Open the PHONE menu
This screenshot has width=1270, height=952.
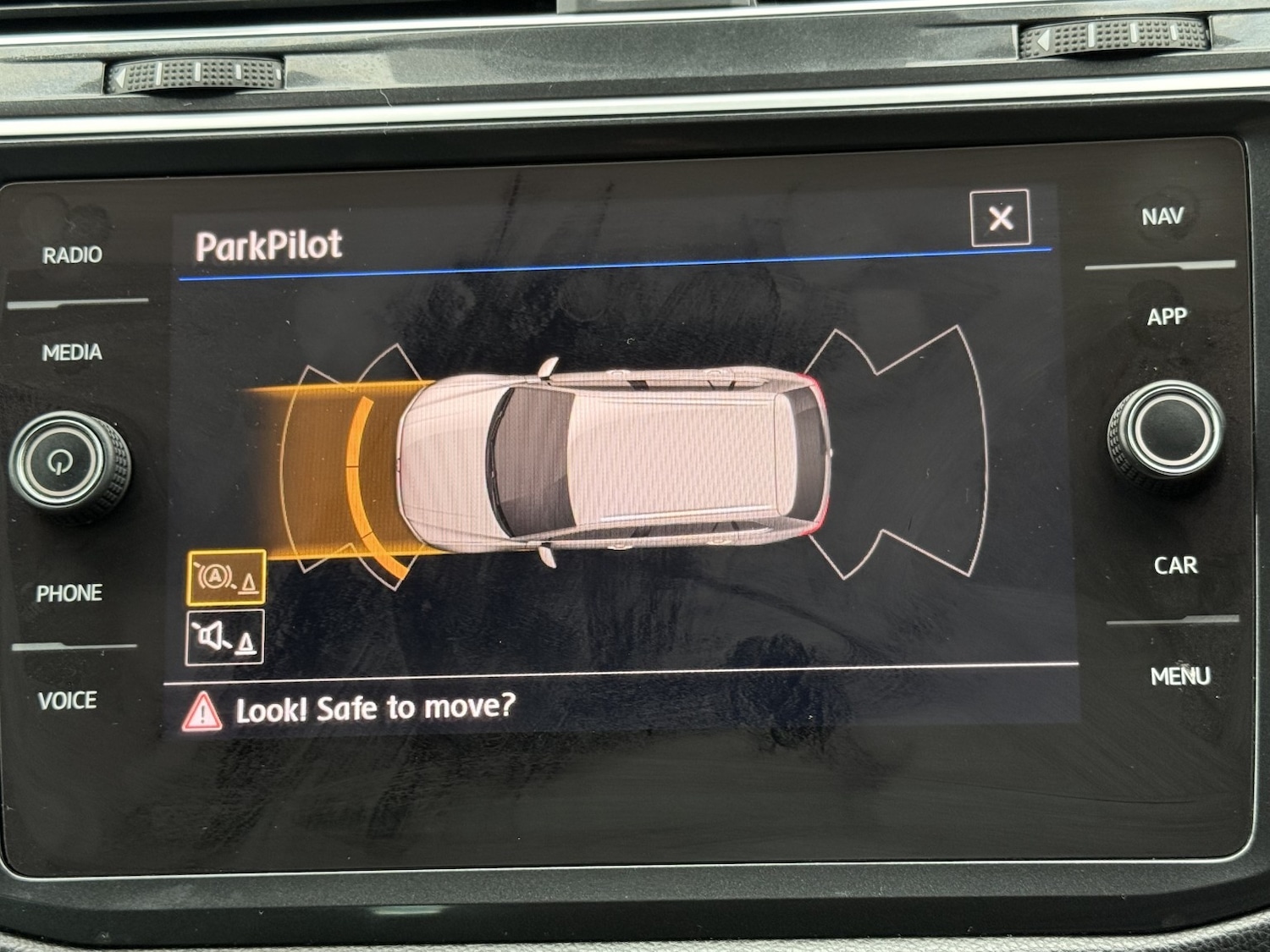tap(69, 593)
